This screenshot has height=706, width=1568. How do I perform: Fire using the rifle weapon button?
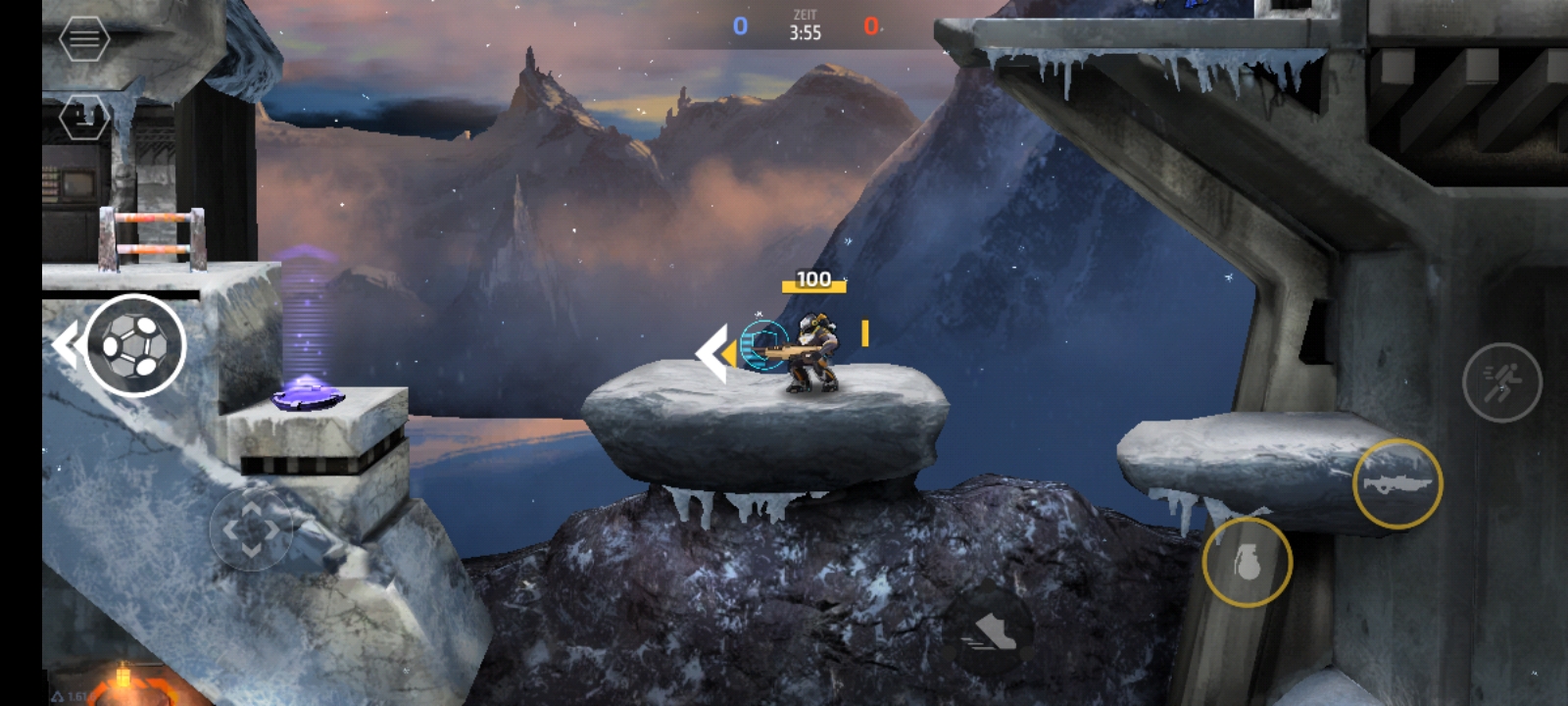tap(1396, 483)
